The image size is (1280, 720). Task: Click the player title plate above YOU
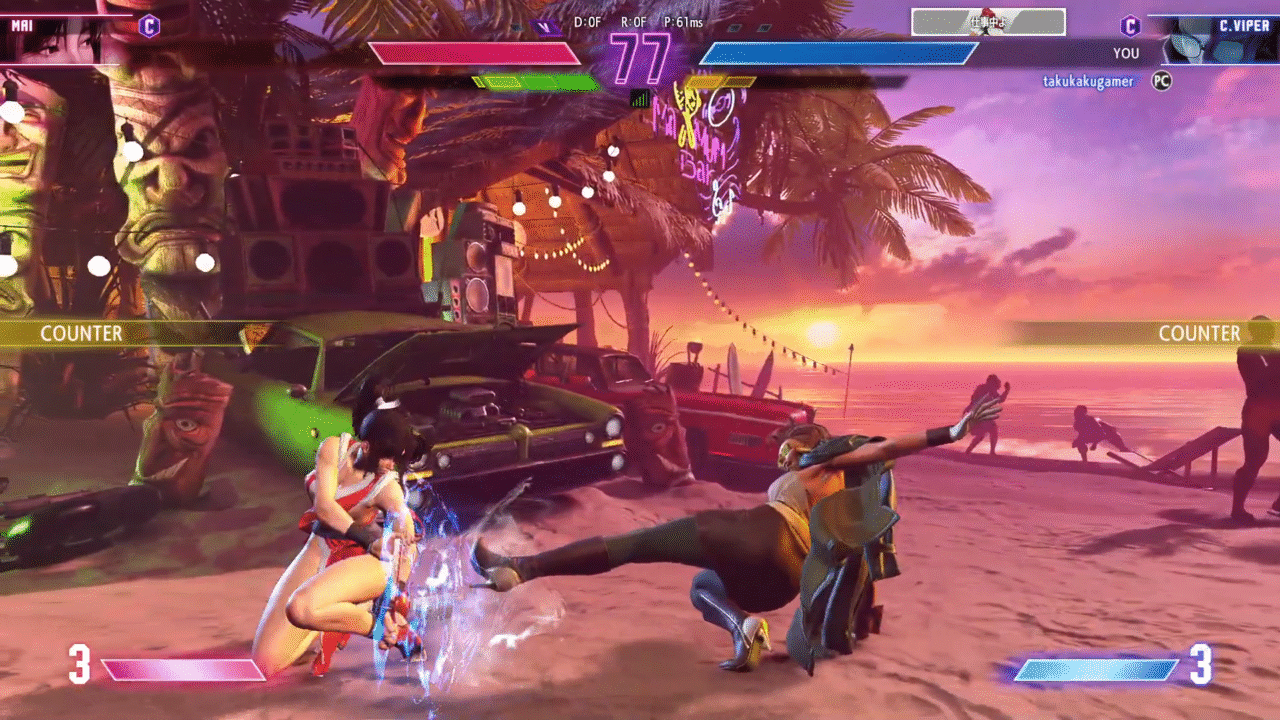[x=988, y=22]
